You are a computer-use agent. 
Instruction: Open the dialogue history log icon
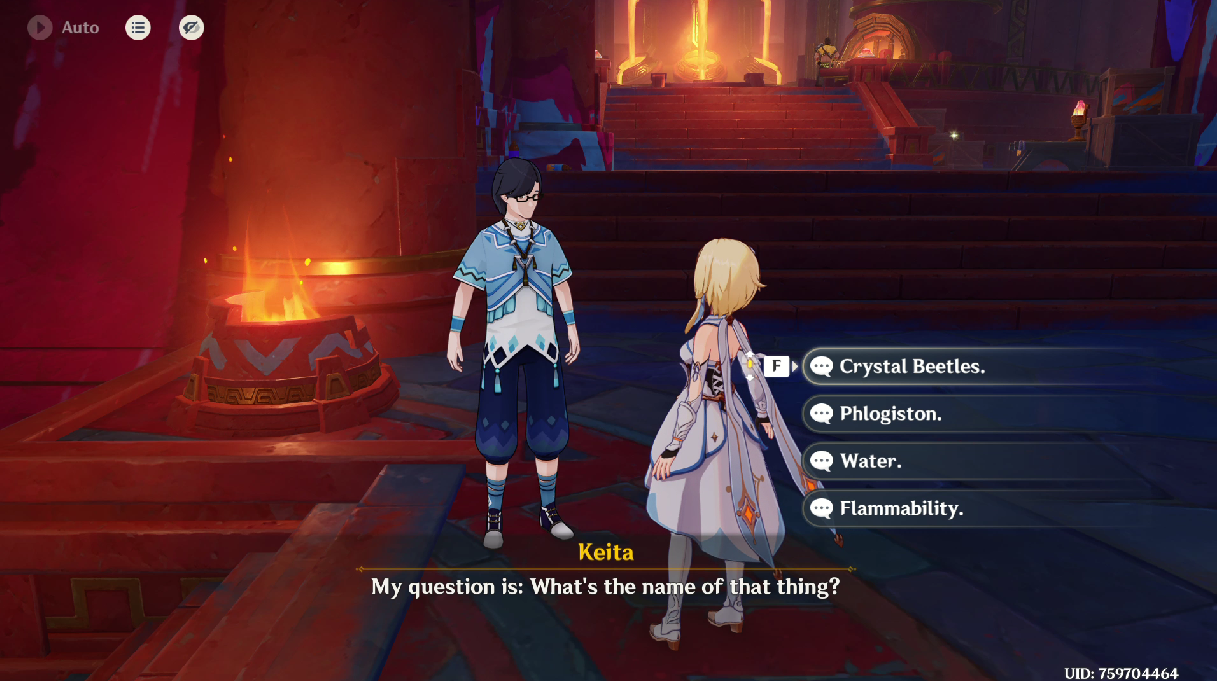tap(138, 28)
